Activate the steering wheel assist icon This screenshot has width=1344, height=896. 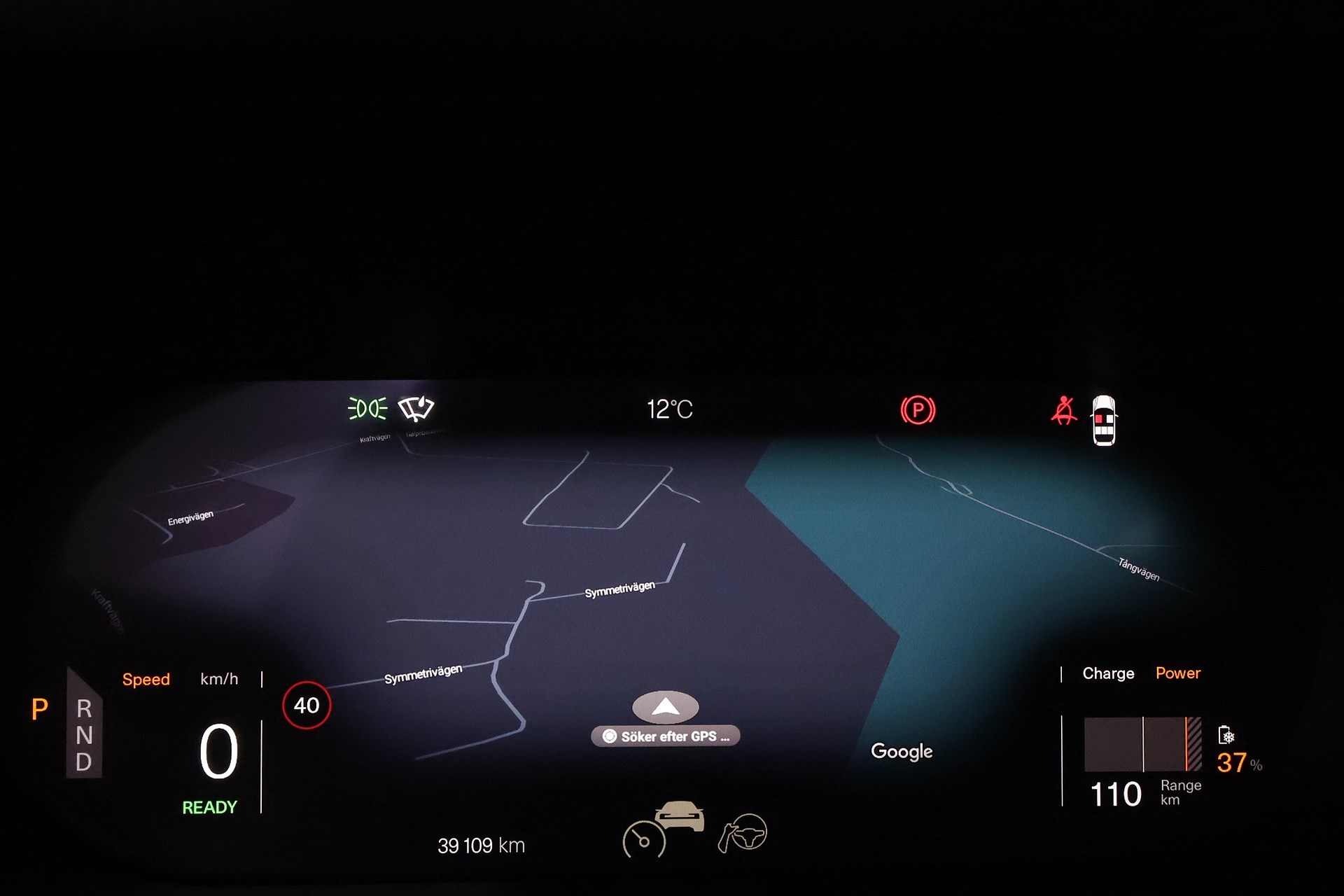[x=743, y=832]
